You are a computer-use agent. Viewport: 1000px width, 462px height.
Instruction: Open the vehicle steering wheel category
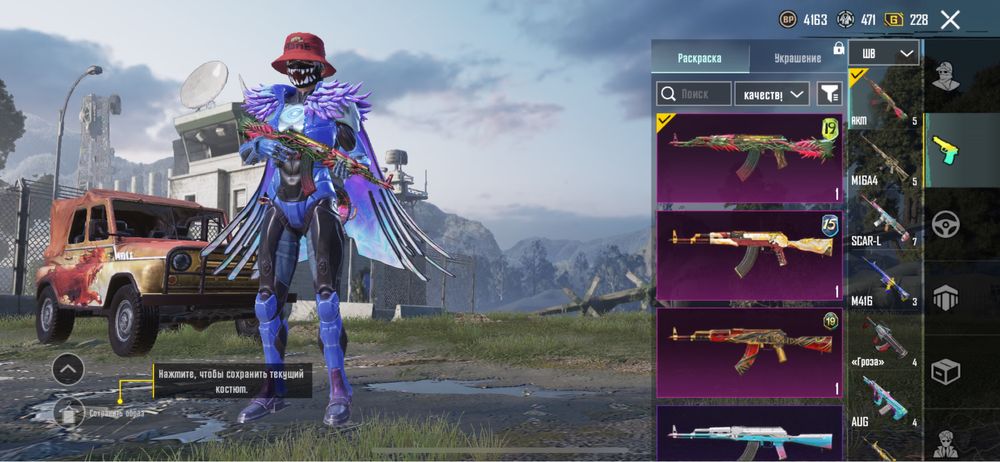click(945, 224)
